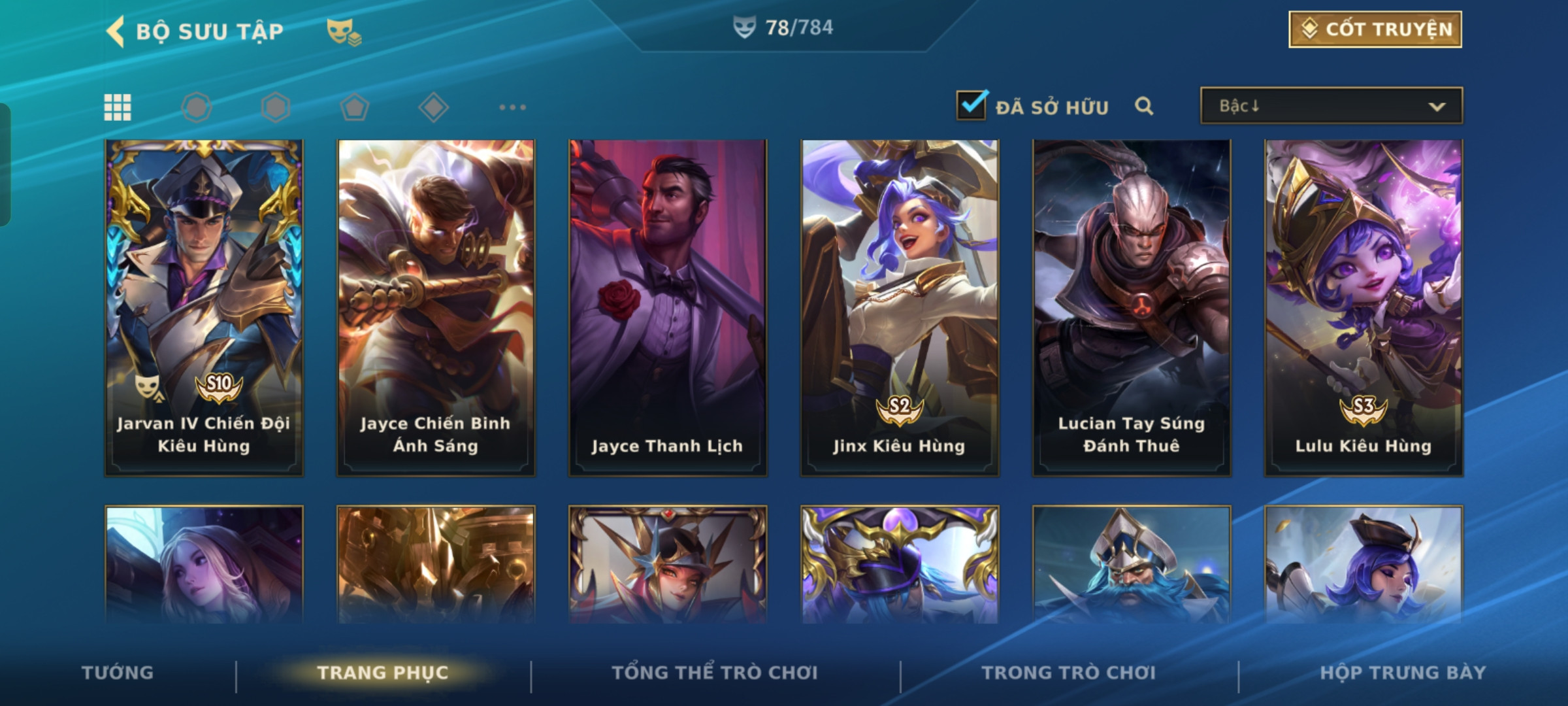The width and height of the screenshot is (1568, 706).
Task: Open the Cốt Truyện button
Action: 1375,29
